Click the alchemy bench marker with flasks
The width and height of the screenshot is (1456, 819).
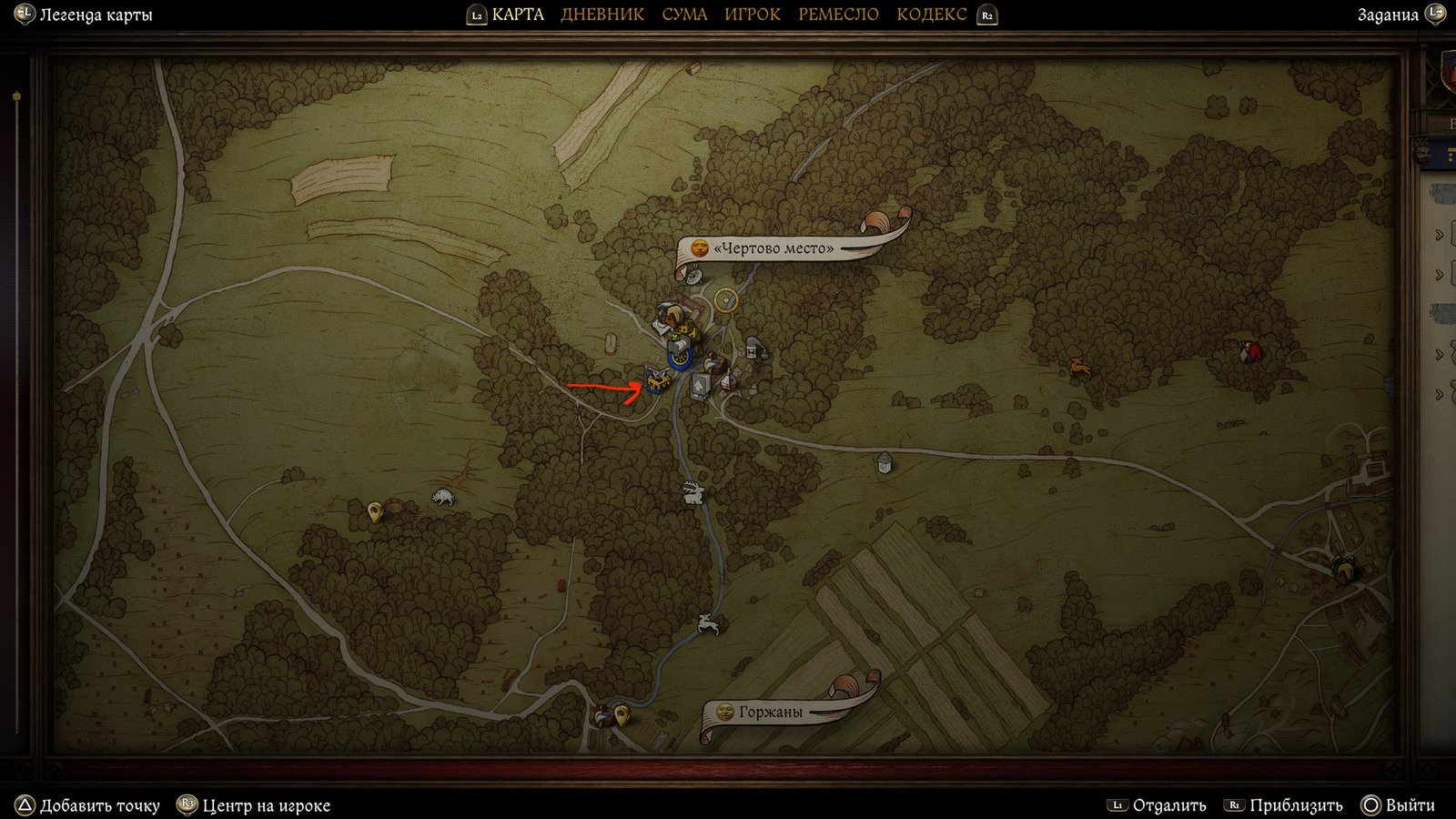coord(753,348)
